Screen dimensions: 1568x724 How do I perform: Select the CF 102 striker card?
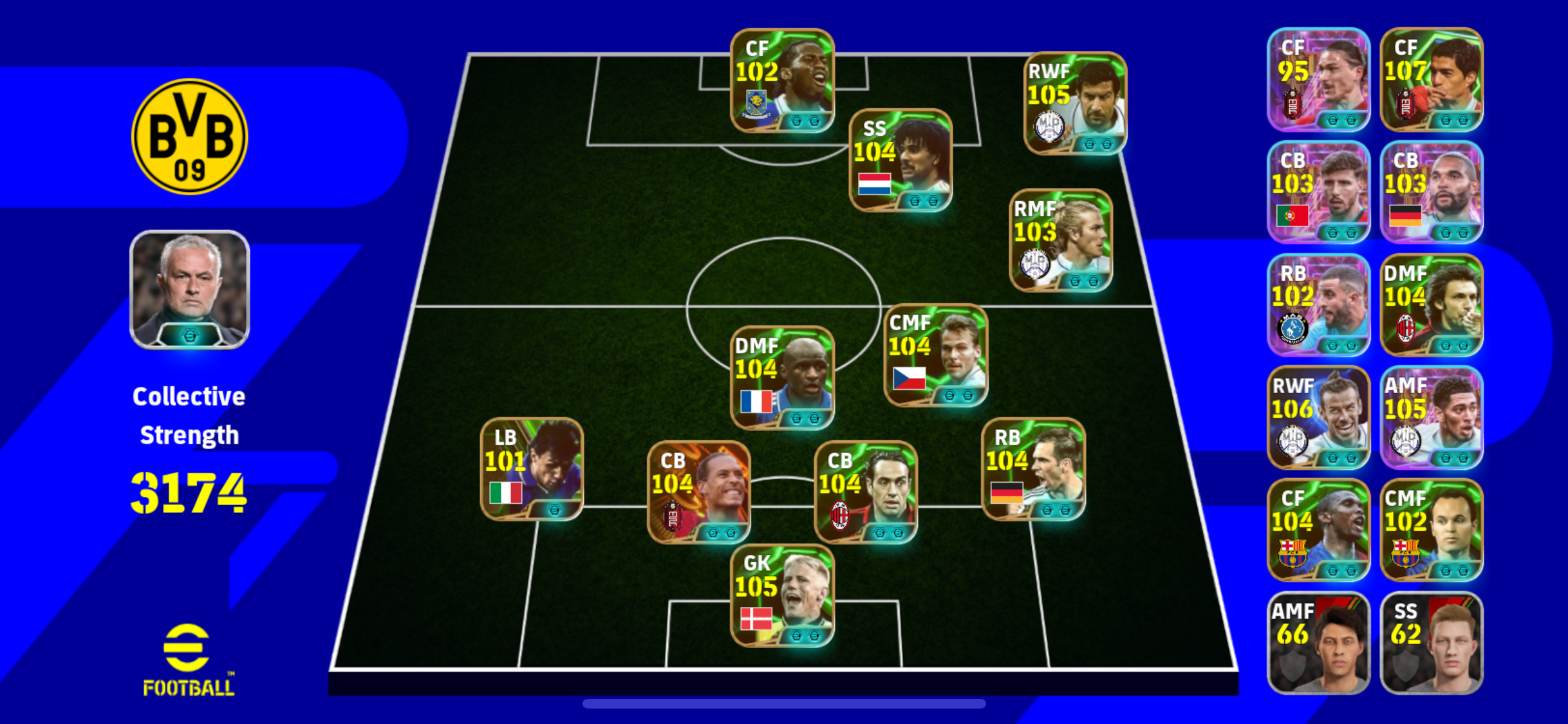coord(782,80)
